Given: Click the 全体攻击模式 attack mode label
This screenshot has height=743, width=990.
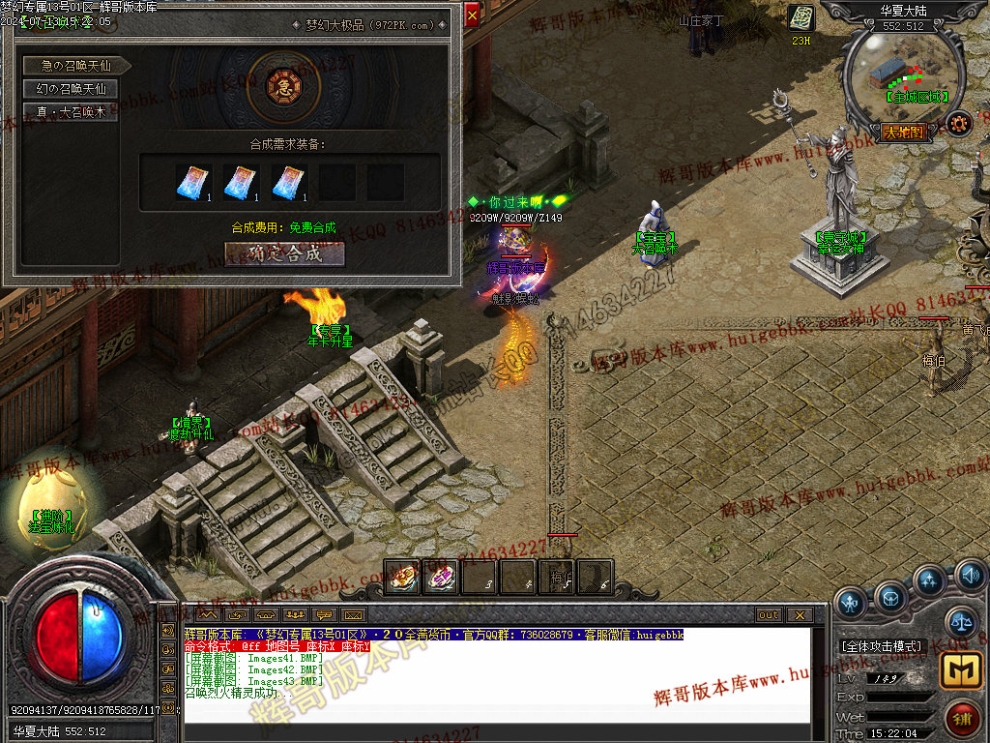Looking at the screenshot, I should pos(881,646).
